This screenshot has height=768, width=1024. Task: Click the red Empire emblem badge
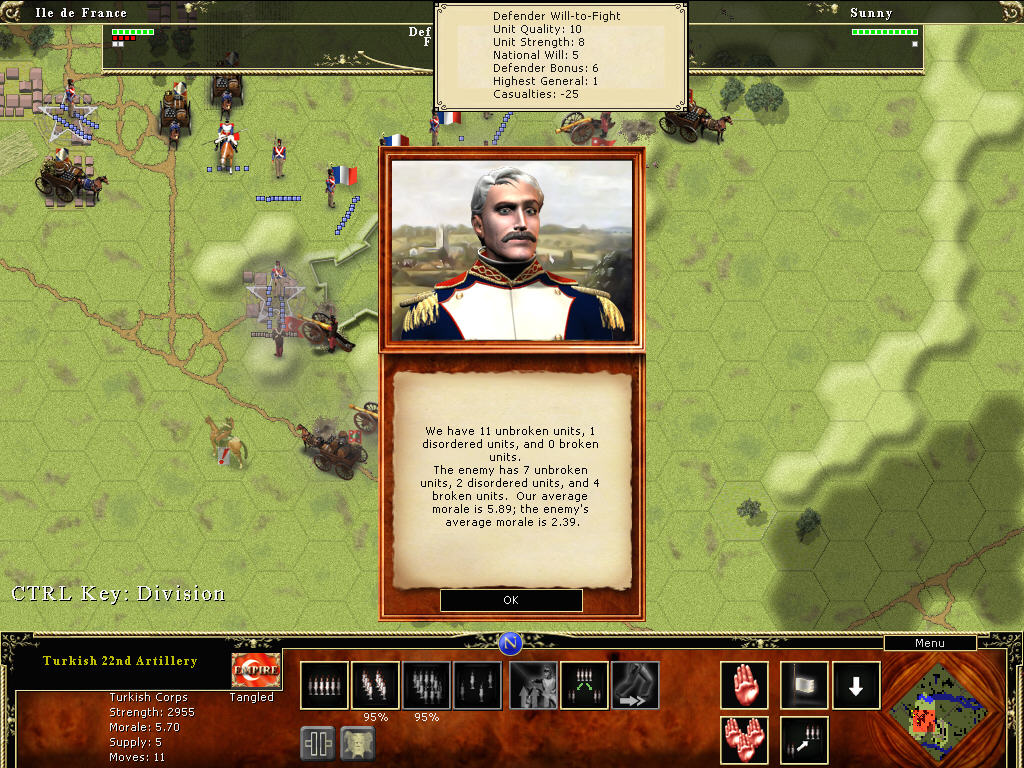click(256, 670)
